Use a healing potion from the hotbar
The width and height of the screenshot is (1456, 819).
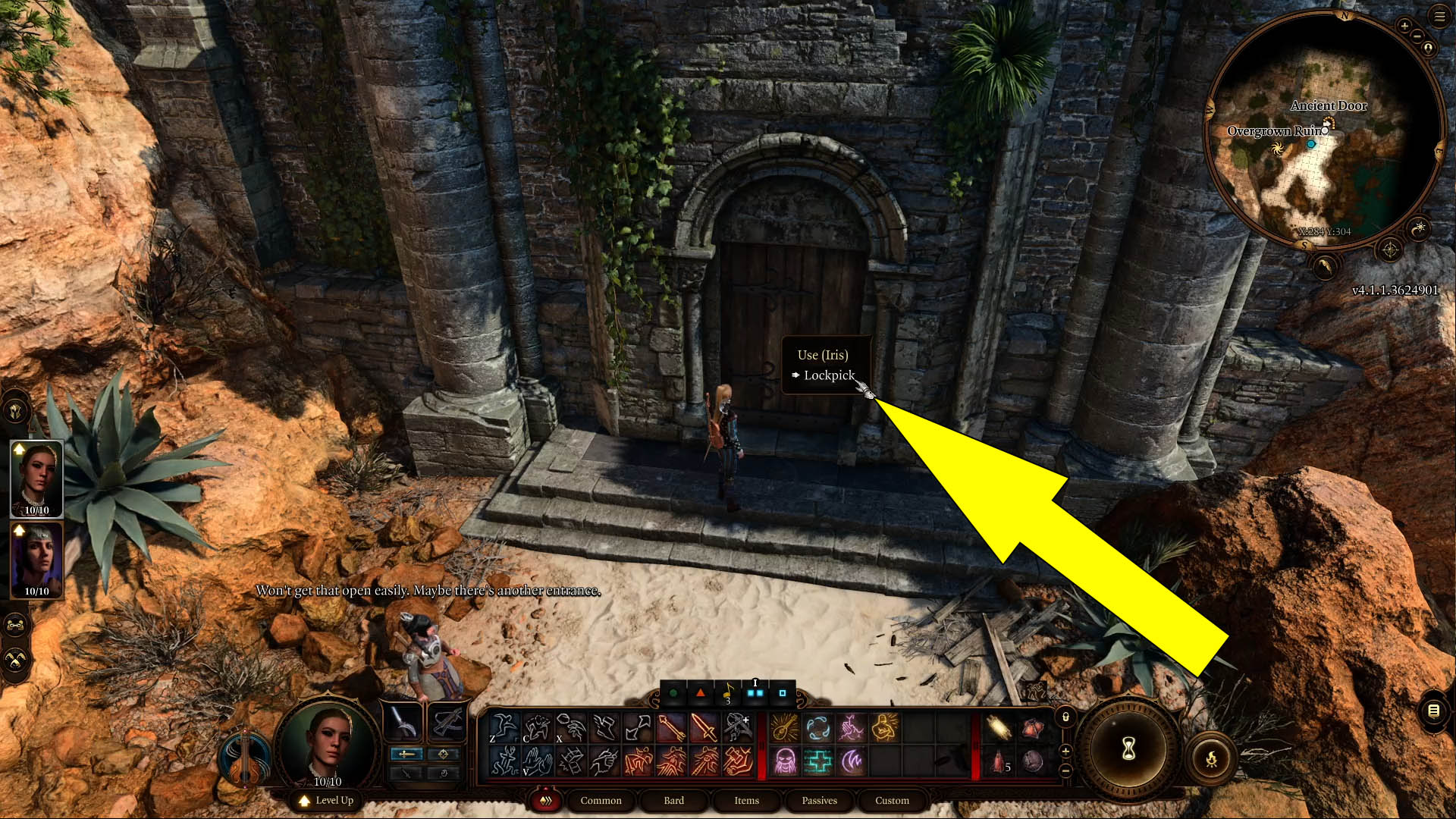pos(999,762)
